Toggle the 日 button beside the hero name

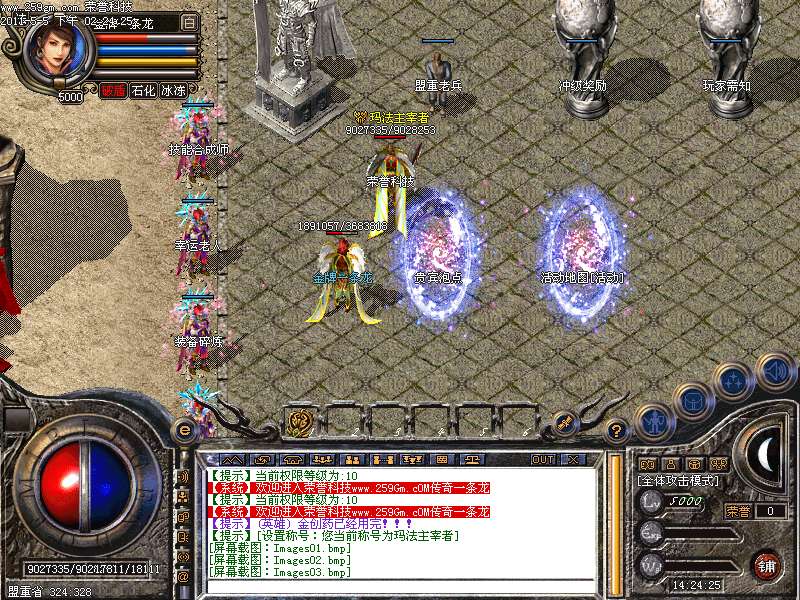point(190,22)
